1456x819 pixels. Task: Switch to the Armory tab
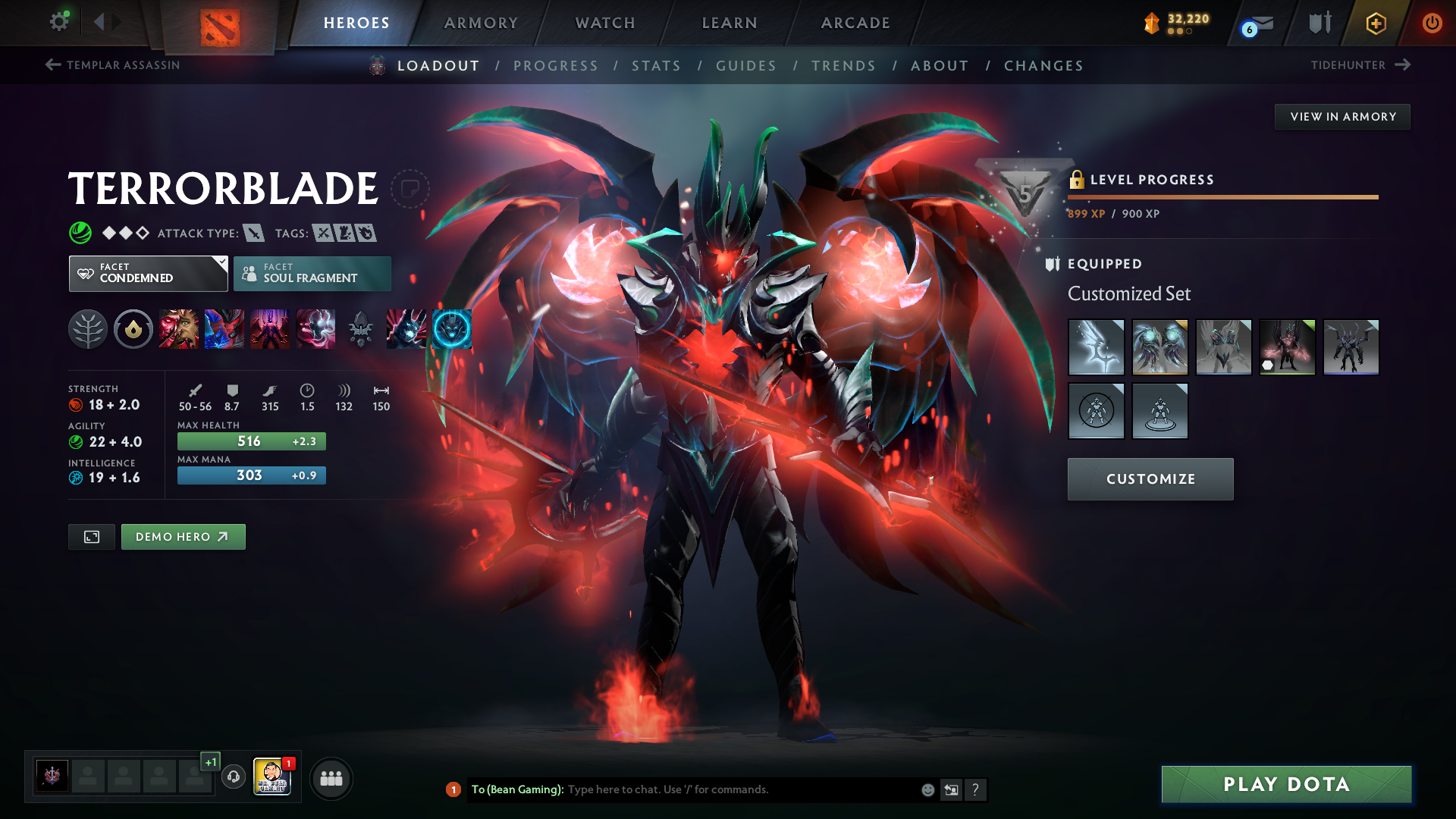(481, 23)
